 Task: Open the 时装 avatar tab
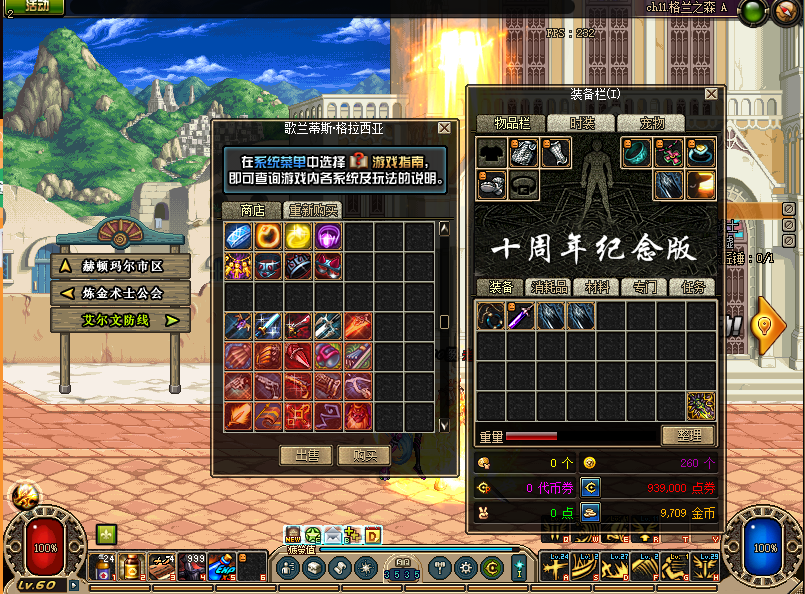click(582, 123)
